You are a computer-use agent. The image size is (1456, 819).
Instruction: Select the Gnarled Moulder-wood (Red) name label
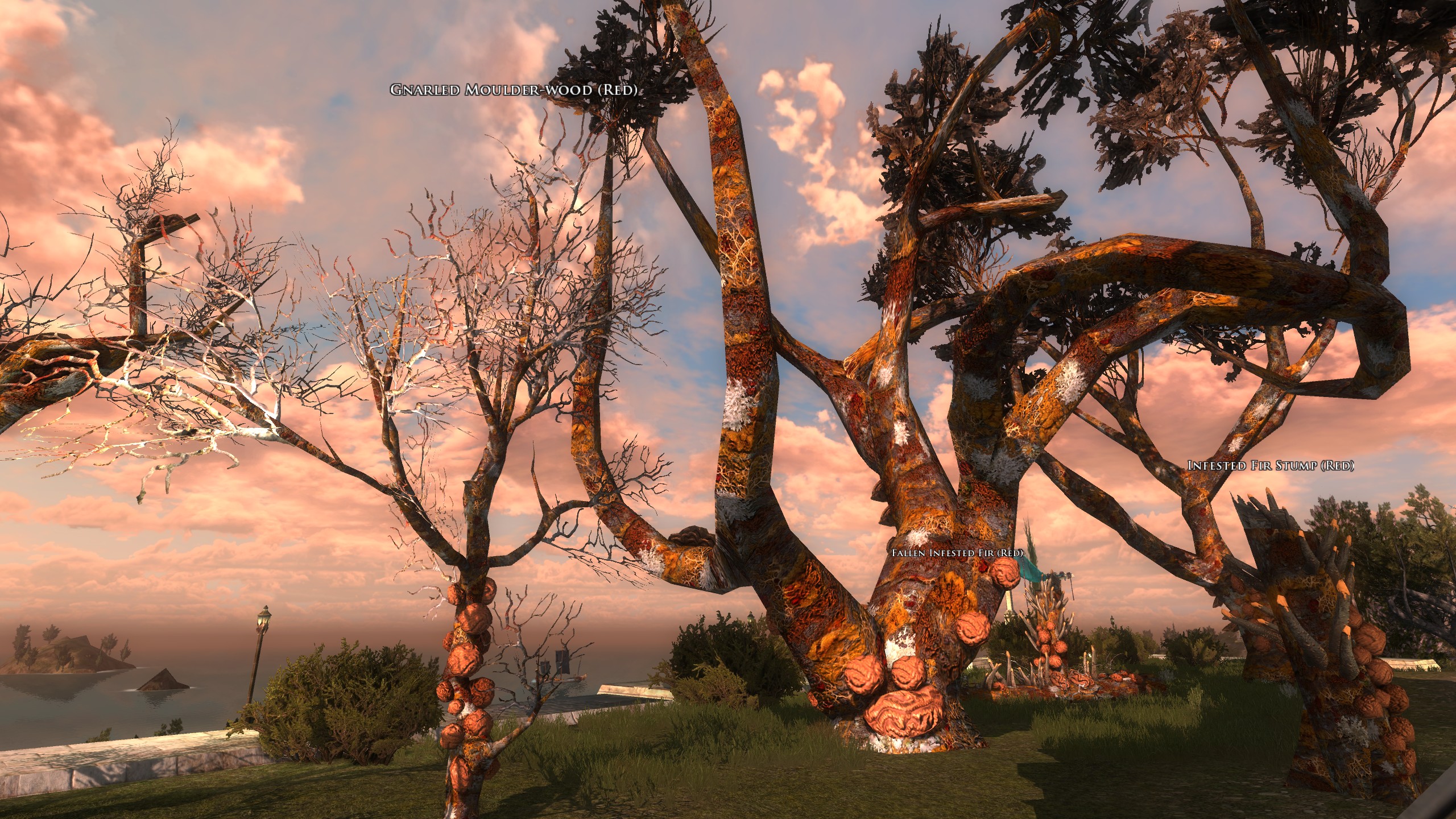[x=513, y=90]
